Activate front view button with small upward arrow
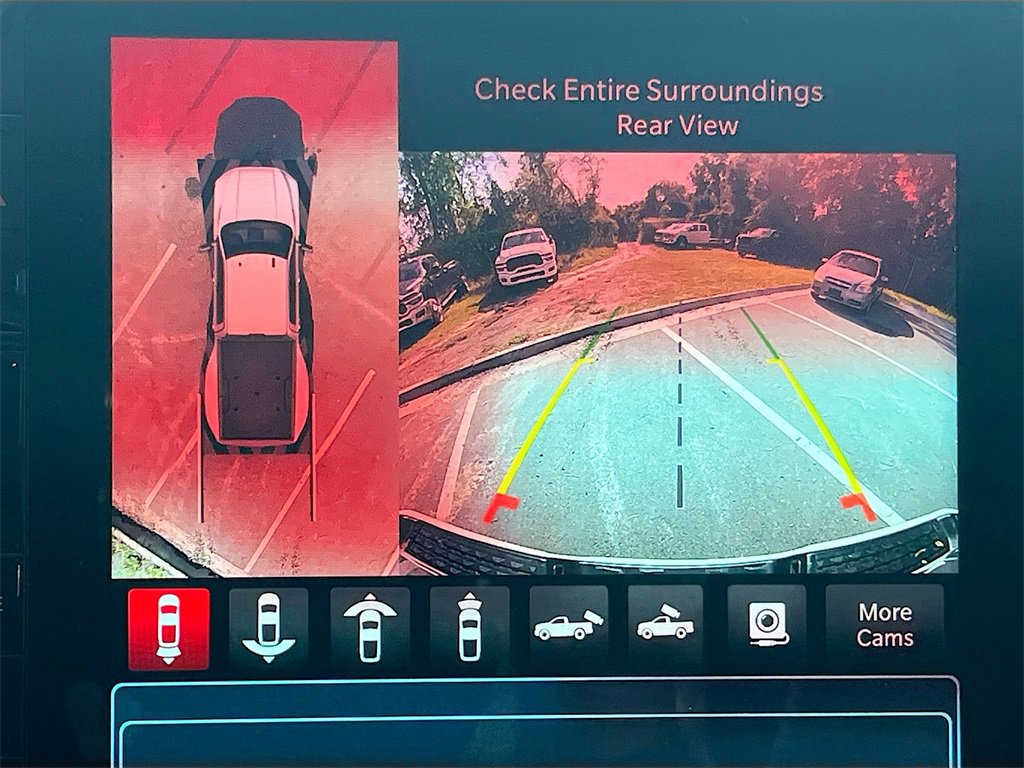The width and height of the screenshot is (1024, 768). (x=469, y=628)
